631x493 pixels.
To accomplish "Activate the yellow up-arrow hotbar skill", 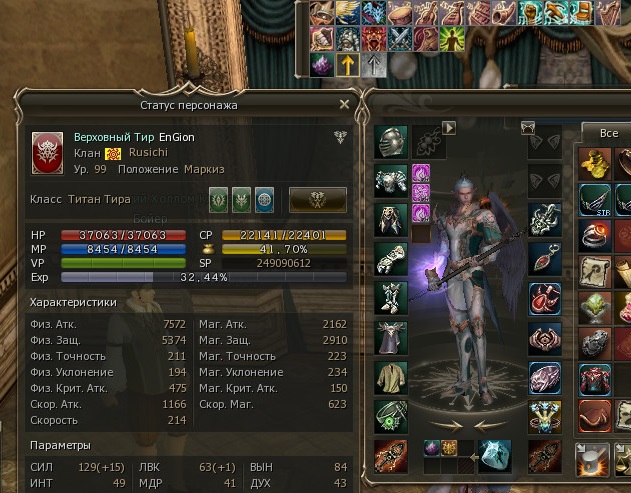I will point(346,64).
